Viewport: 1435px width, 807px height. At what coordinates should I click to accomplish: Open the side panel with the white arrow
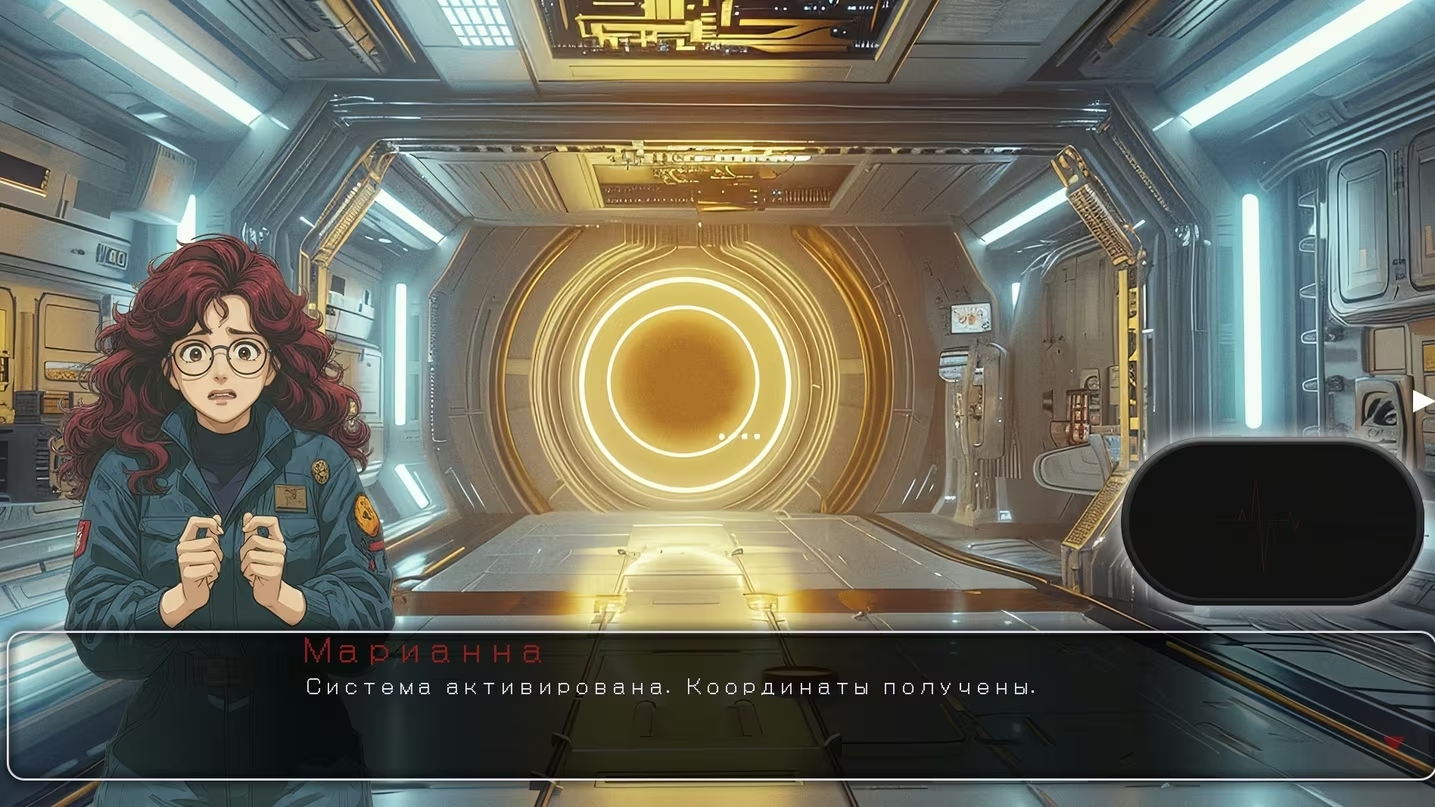coord(1422,402)
